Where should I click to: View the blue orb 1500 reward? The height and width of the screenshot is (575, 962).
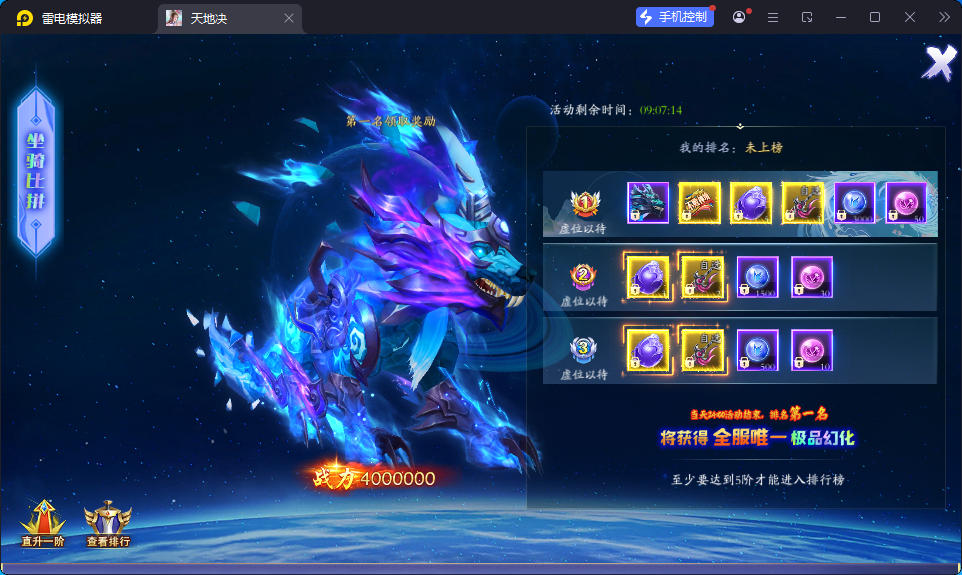757,277
